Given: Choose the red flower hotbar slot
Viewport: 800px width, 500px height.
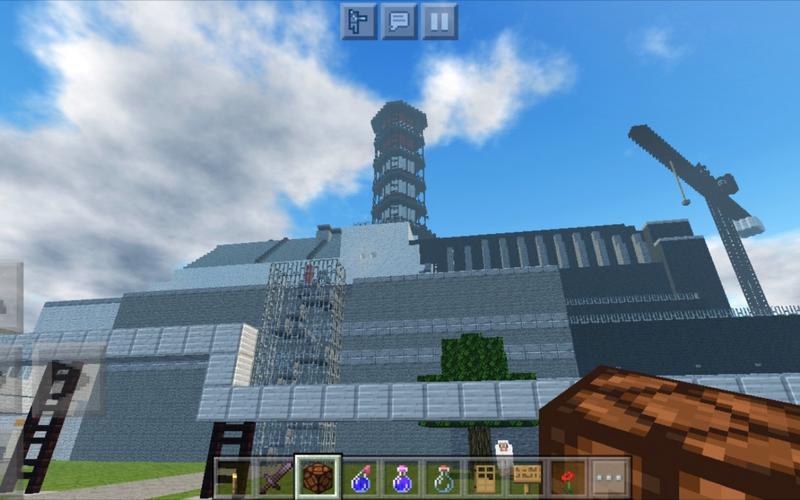Looking at the screenshot, I should click(x=569, y=477).
